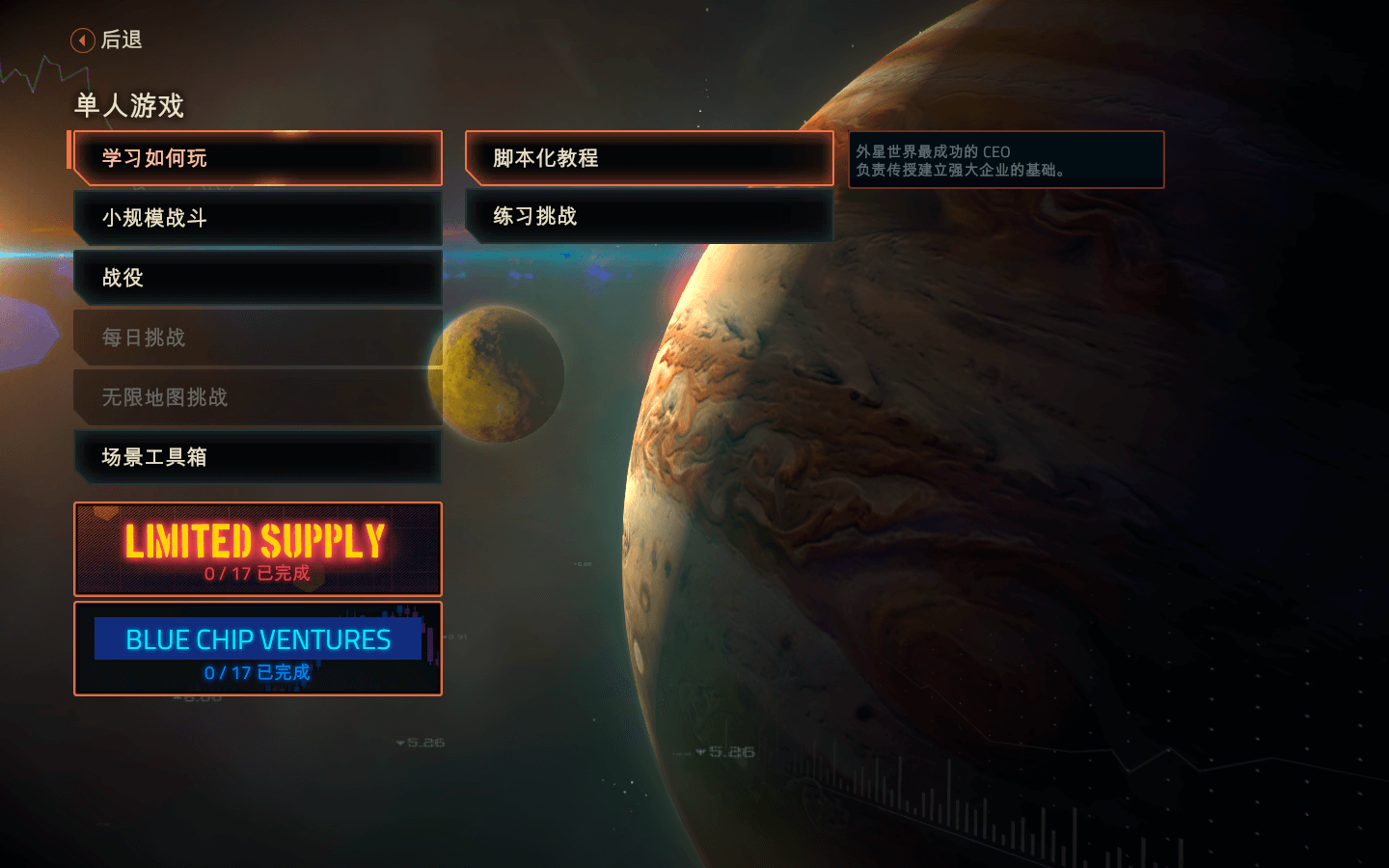
Task: Select 无限地图挑战 mode
Action: point(258,397)
